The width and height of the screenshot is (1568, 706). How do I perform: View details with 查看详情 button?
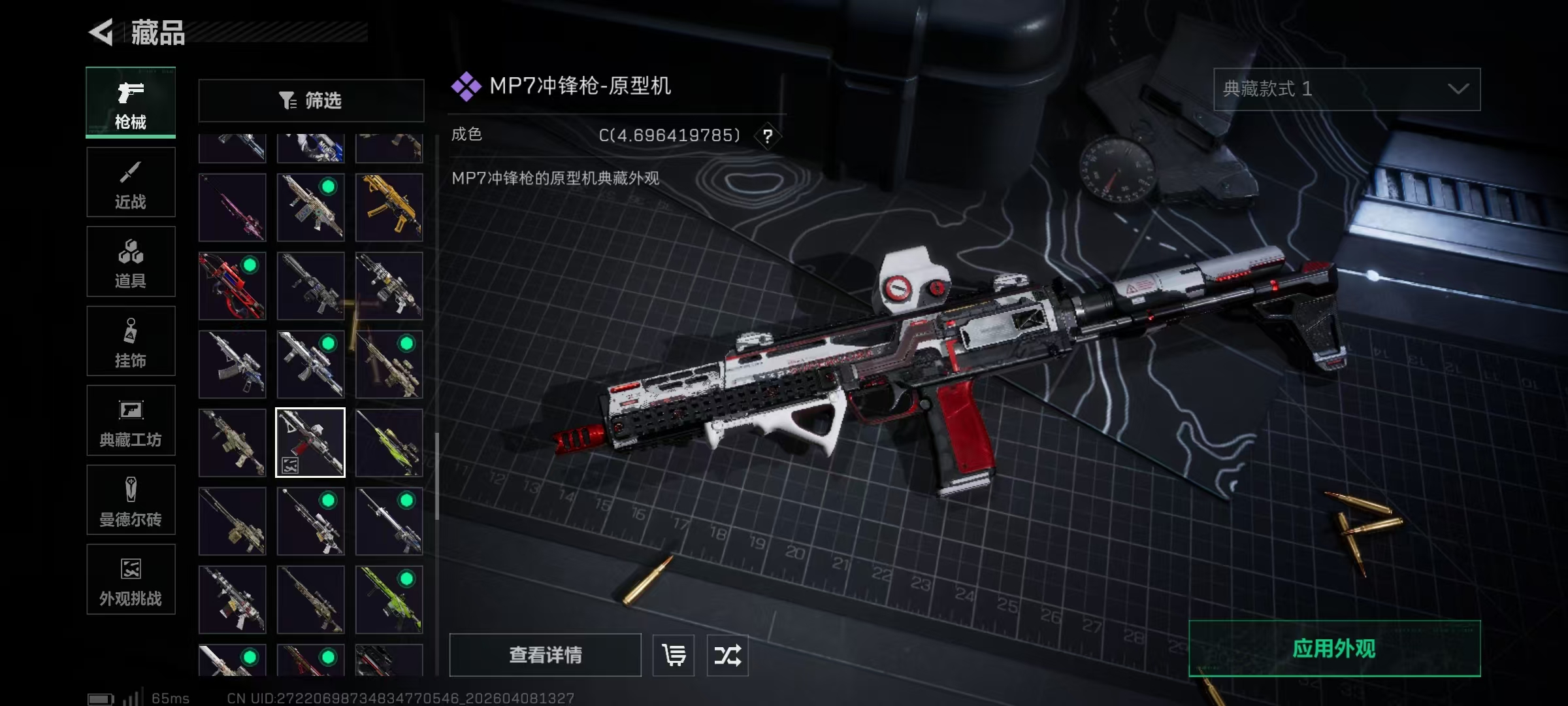545,654
